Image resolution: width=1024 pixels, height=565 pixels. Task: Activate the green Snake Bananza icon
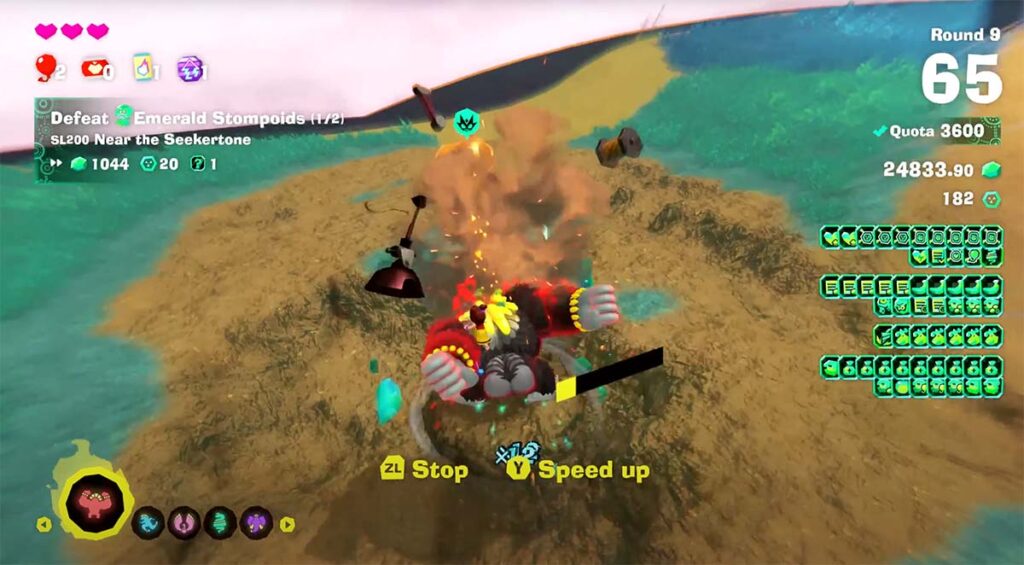(220, 522)
